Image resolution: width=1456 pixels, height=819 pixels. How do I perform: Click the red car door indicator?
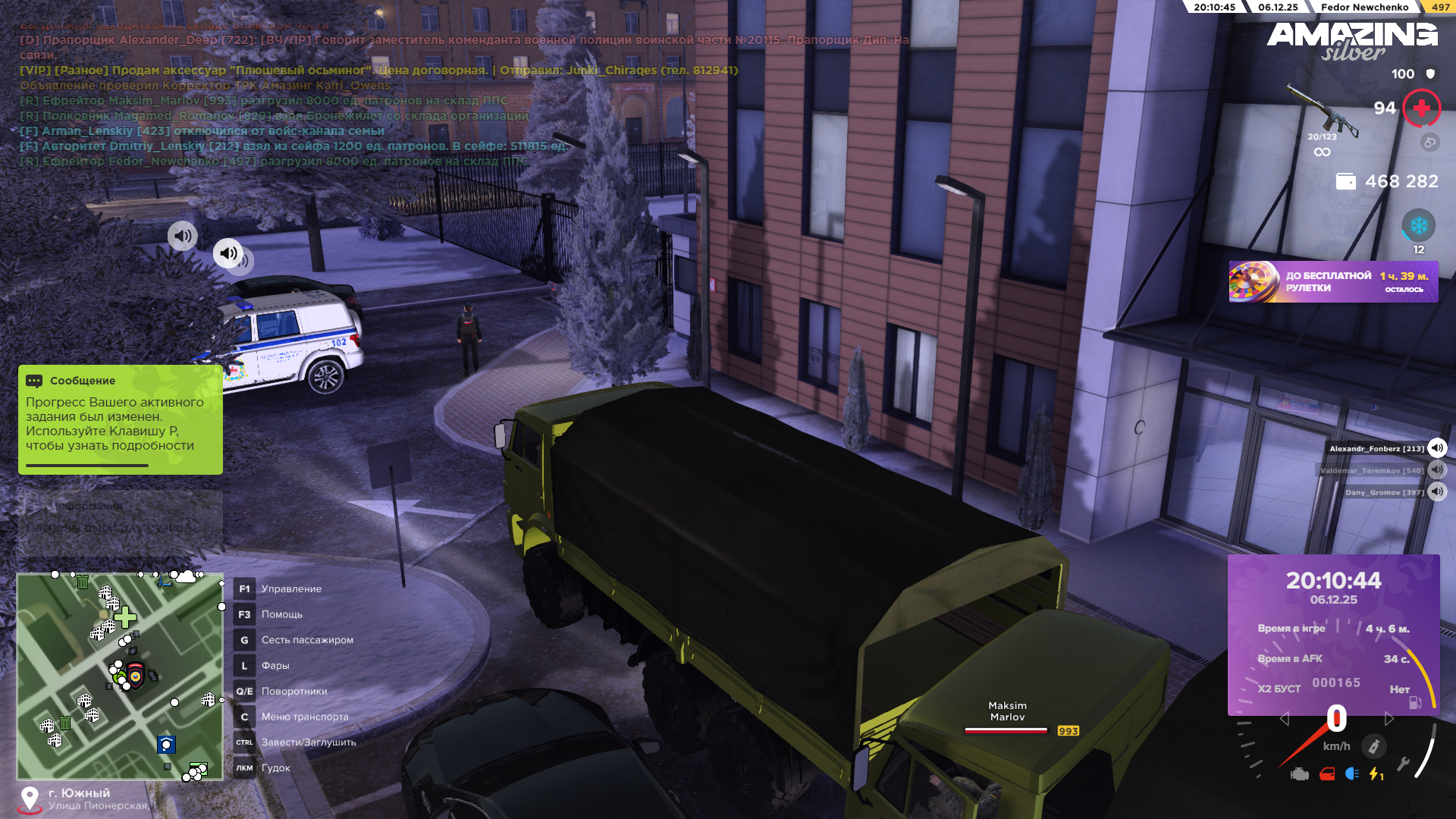click(x=1327, y=774)
